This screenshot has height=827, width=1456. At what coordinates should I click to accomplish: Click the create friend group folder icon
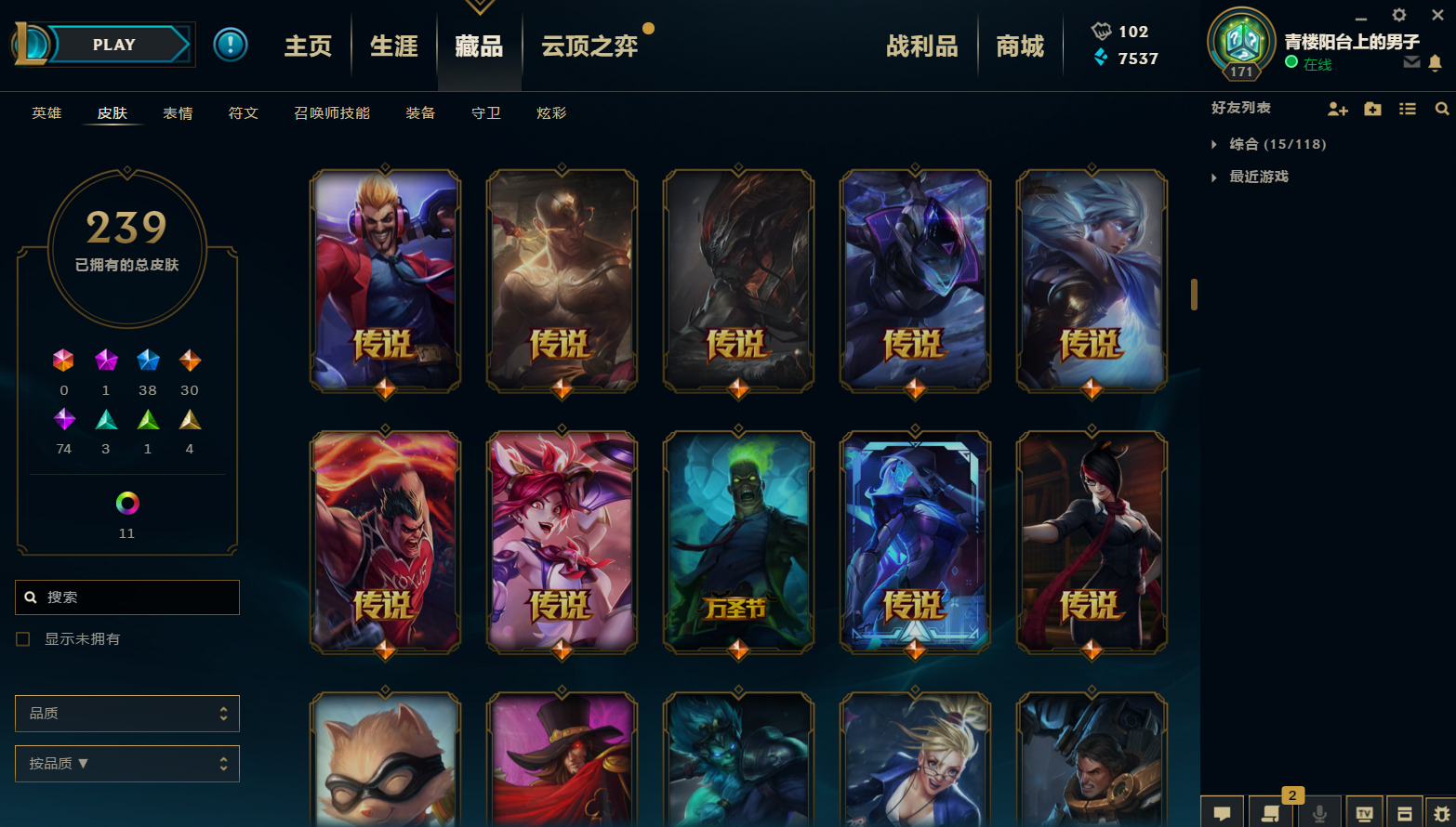[1372, 109]
